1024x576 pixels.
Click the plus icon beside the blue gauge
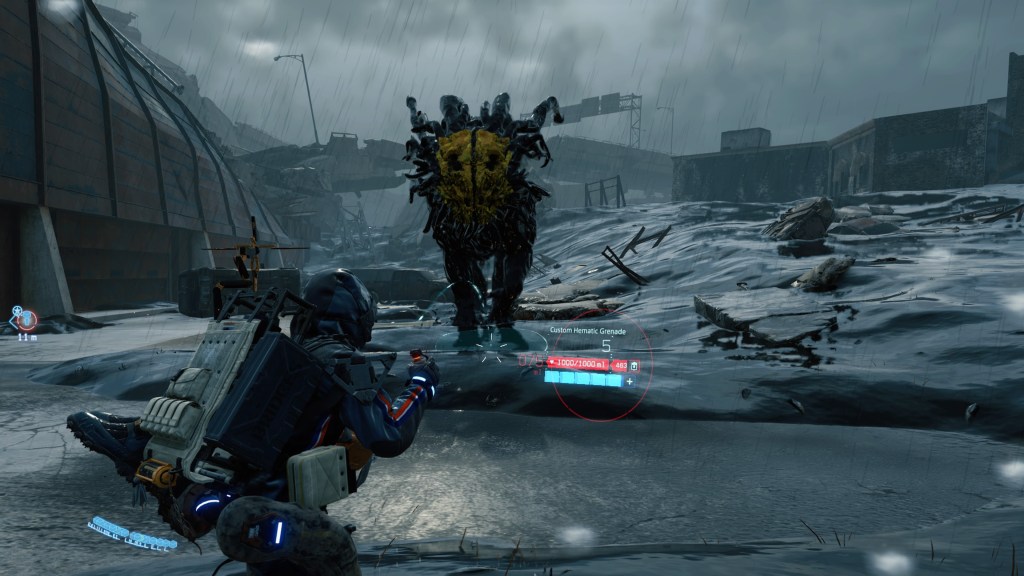pos(629,381)
